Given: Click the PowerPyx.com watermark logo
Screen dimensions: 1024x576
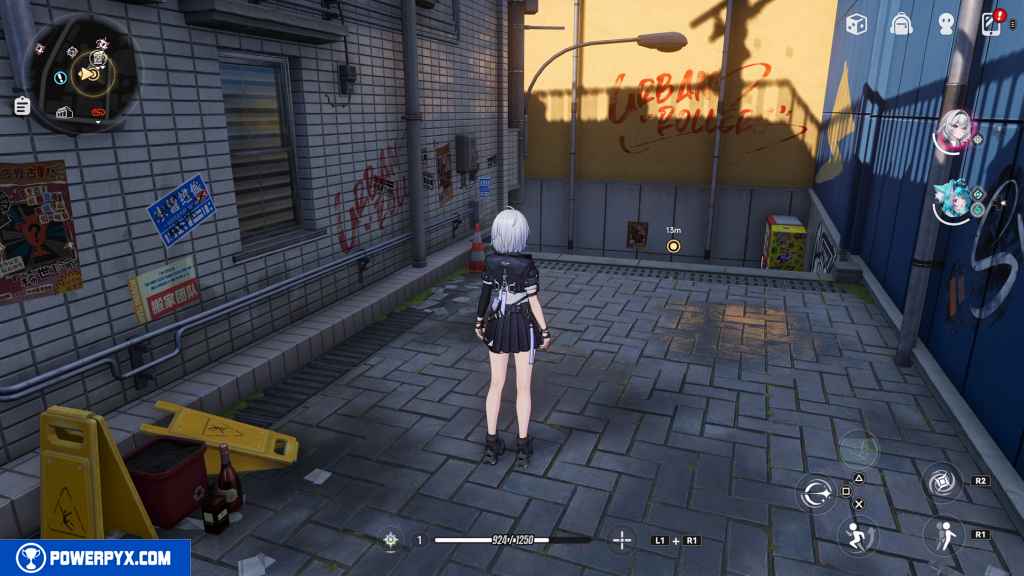Looking at the screenshot, I should [x=95, y=558].
